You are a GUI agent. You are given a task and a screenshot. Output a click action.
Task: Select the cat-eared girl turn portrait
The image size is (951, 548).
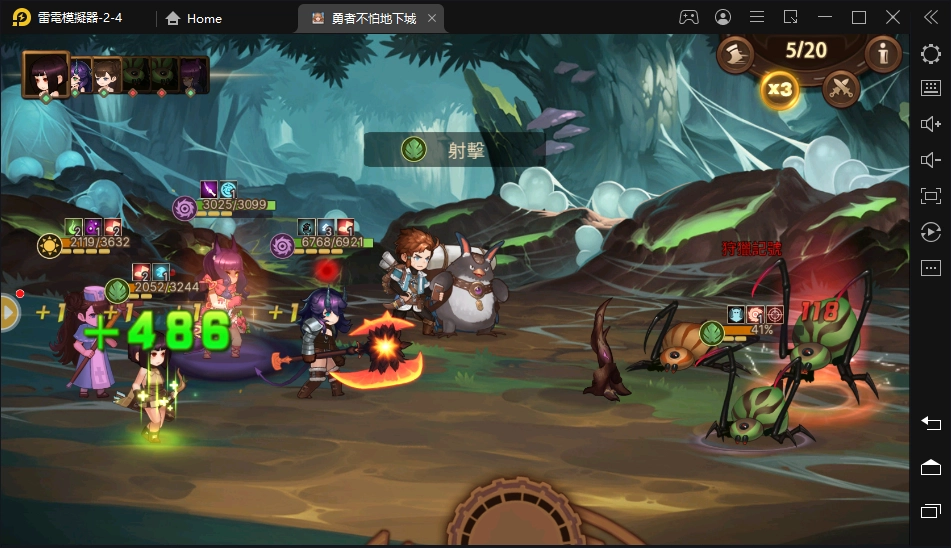[191, 75]
